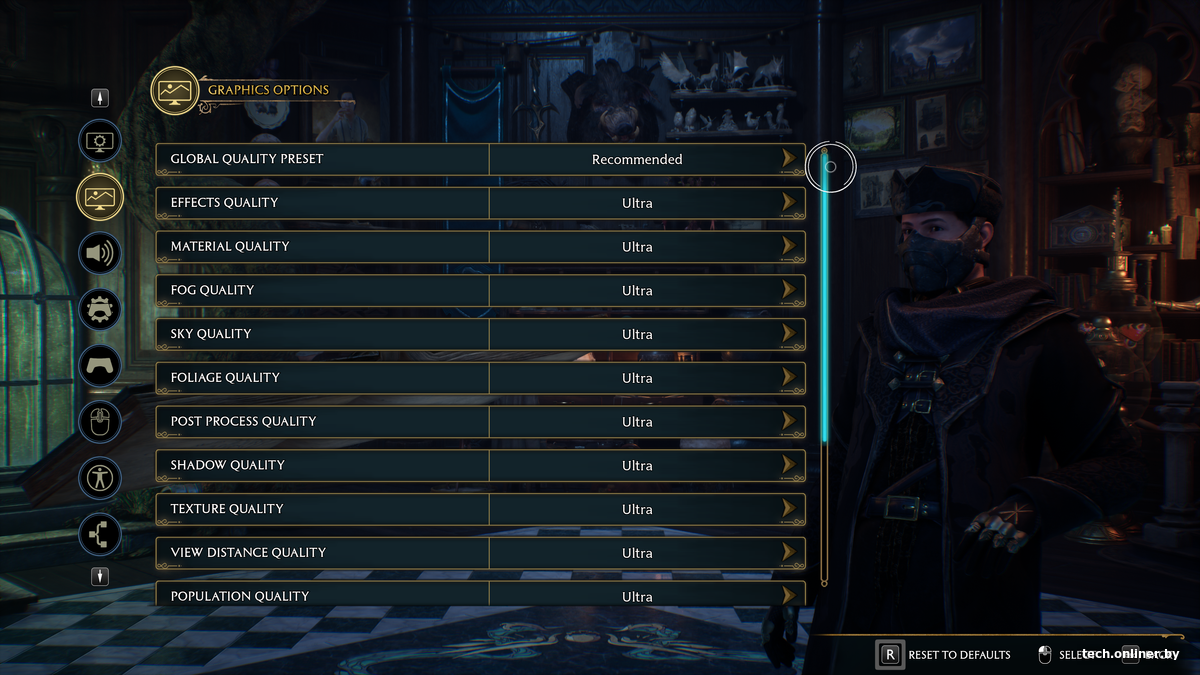Adjust the Shadow Quality option
Screen dimensions: 1200x675
coord(790,466)
